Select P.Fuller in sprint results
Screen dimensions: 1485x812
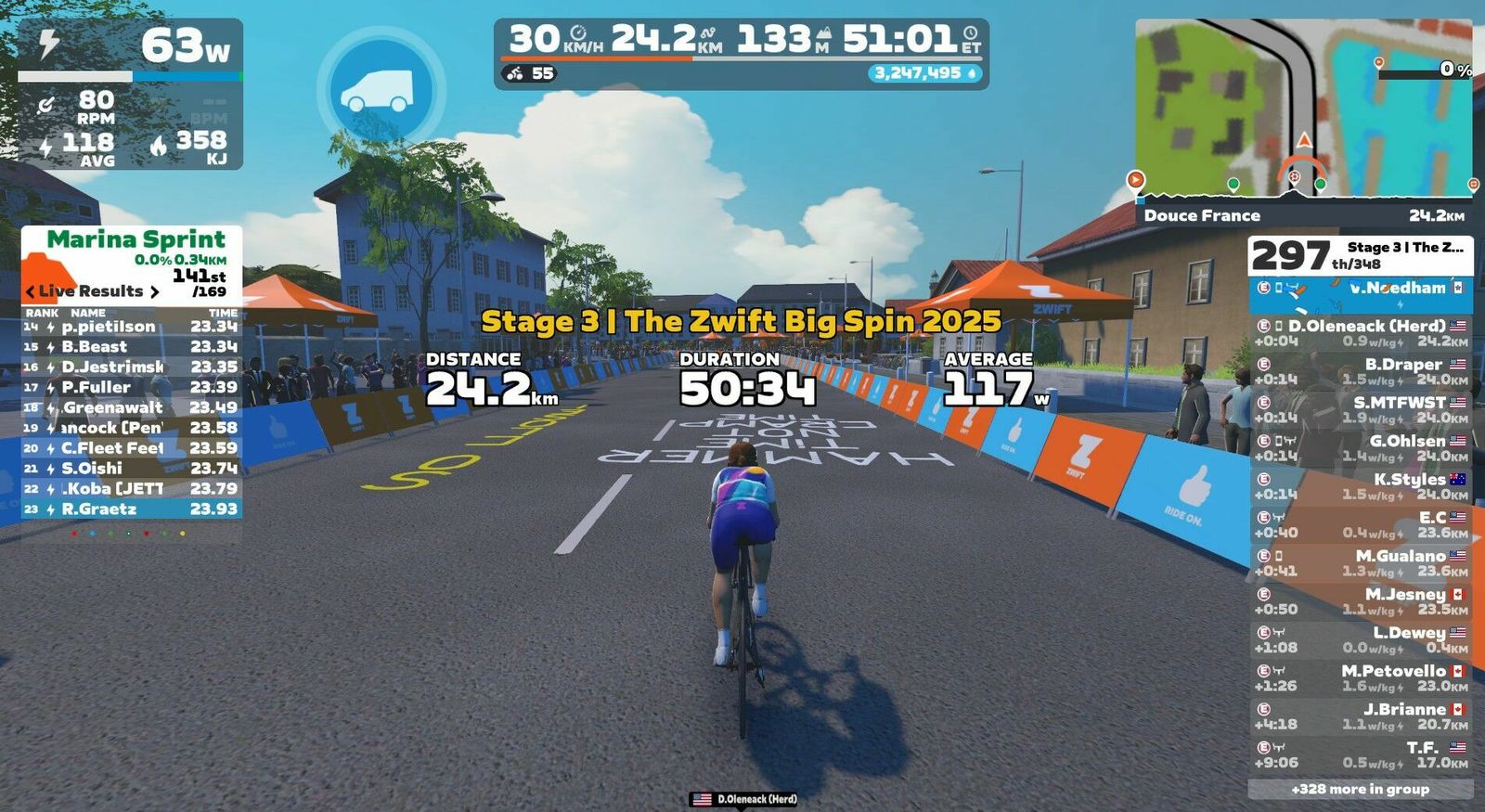click(x=131, y=387)
